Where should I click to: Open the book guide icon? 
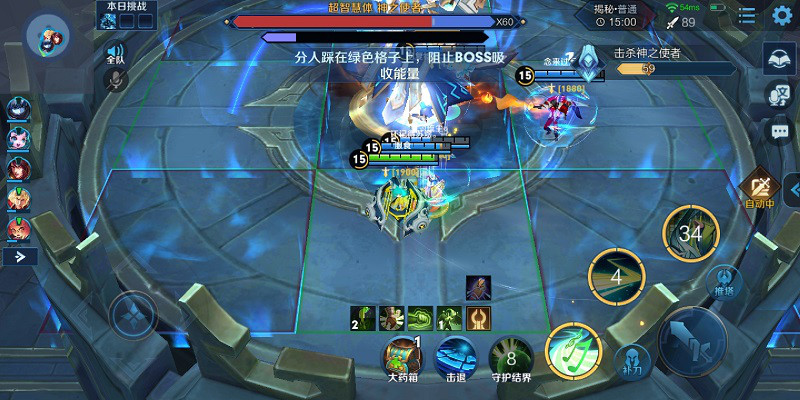[779, 58]
